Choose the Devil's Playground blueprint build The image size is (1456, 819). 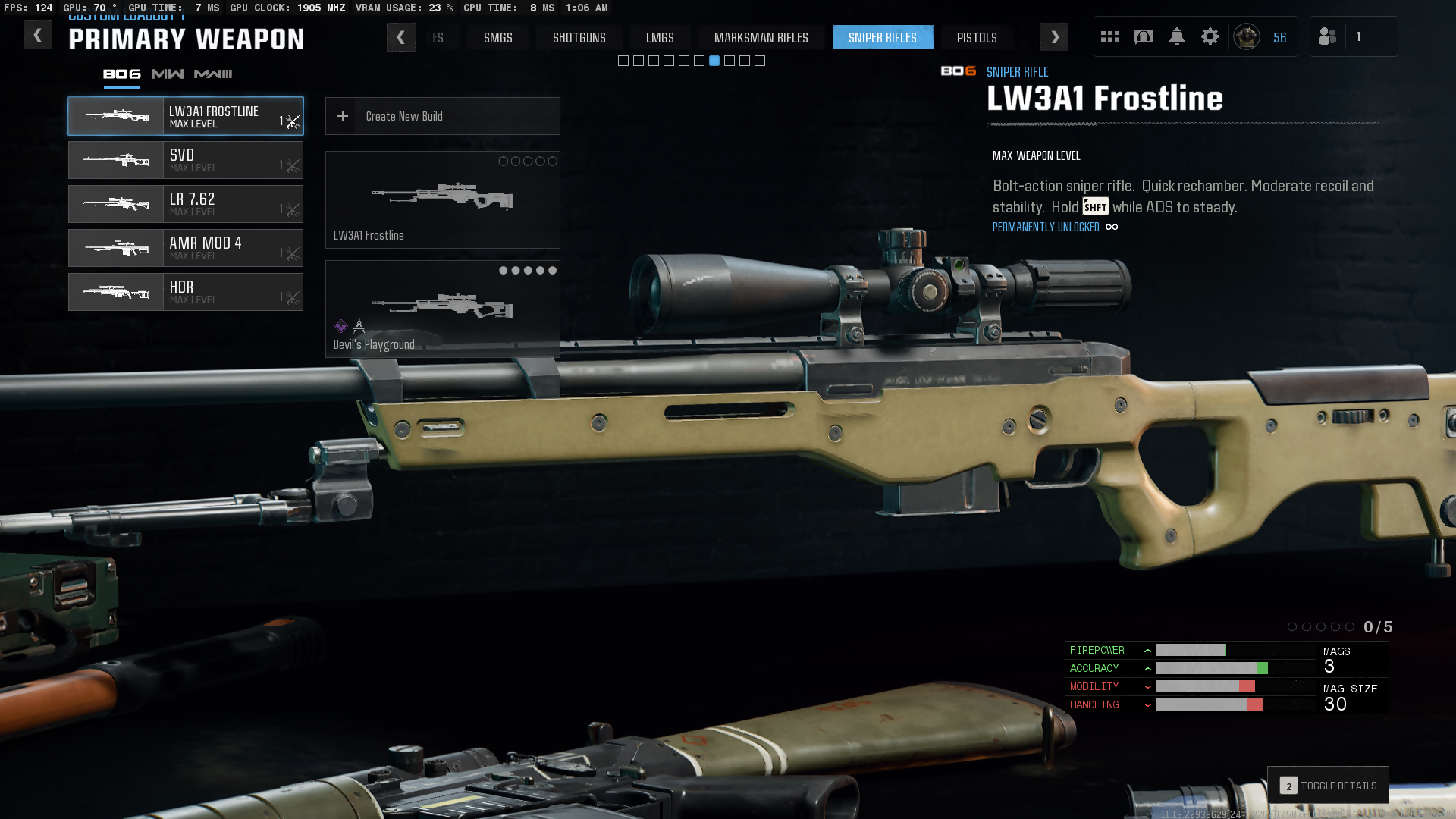(442, 309)
